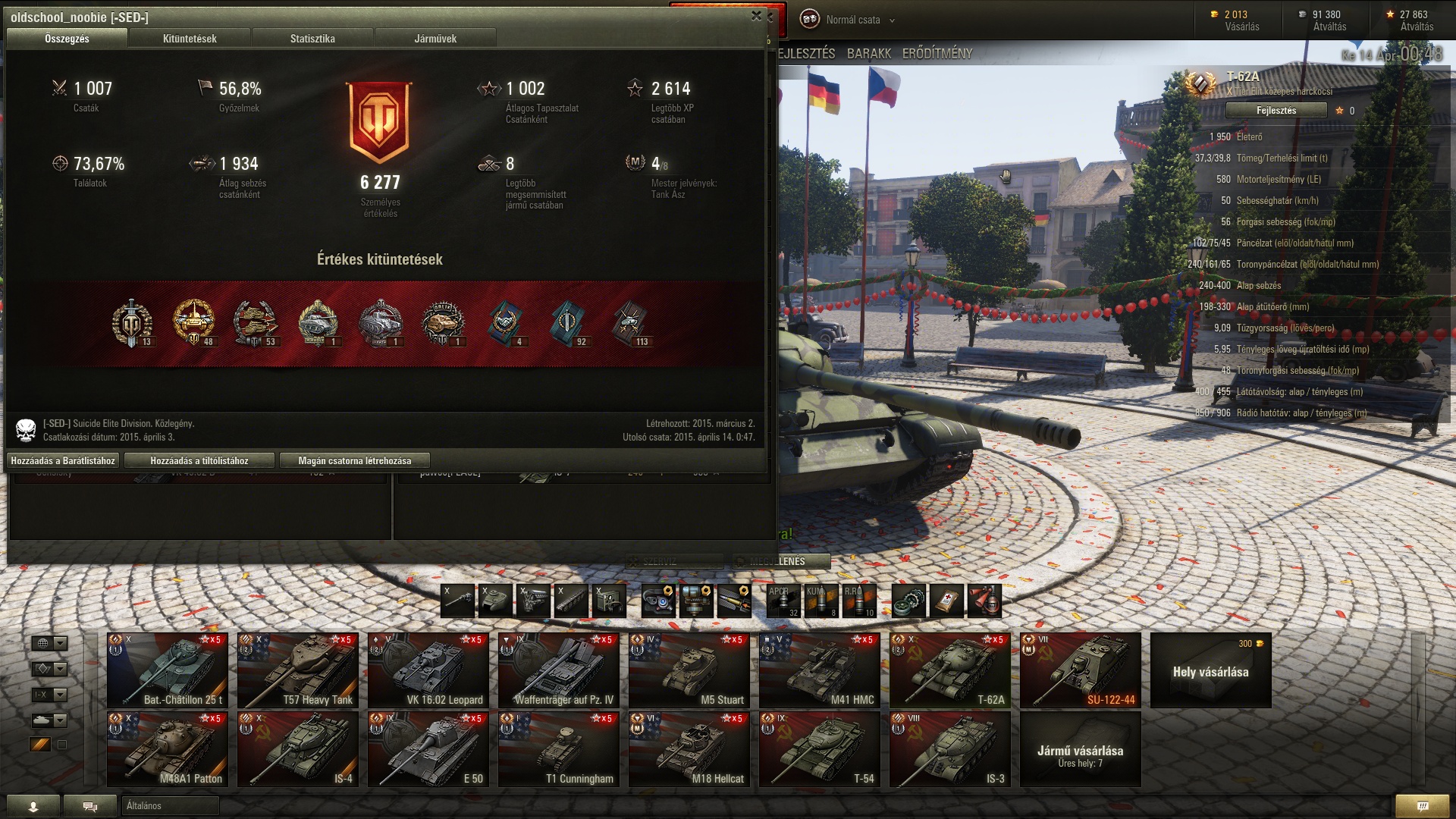Click the Fejlesztés button for T-62A
The width and height of the screenshot is (1456, 819).
(x=1276, y=111)
